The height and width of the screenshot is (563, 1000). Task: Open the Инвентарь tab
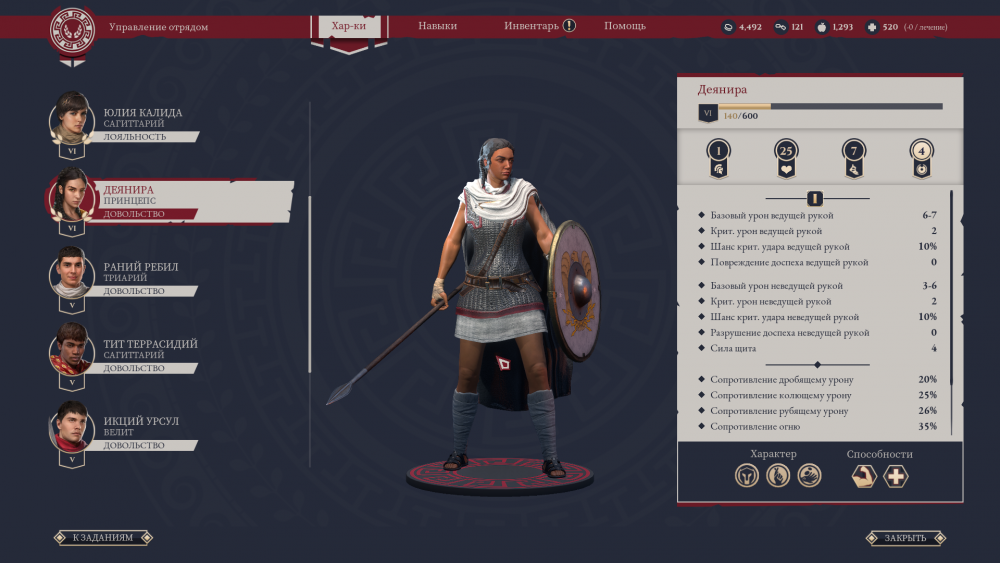tap(539, 26)
